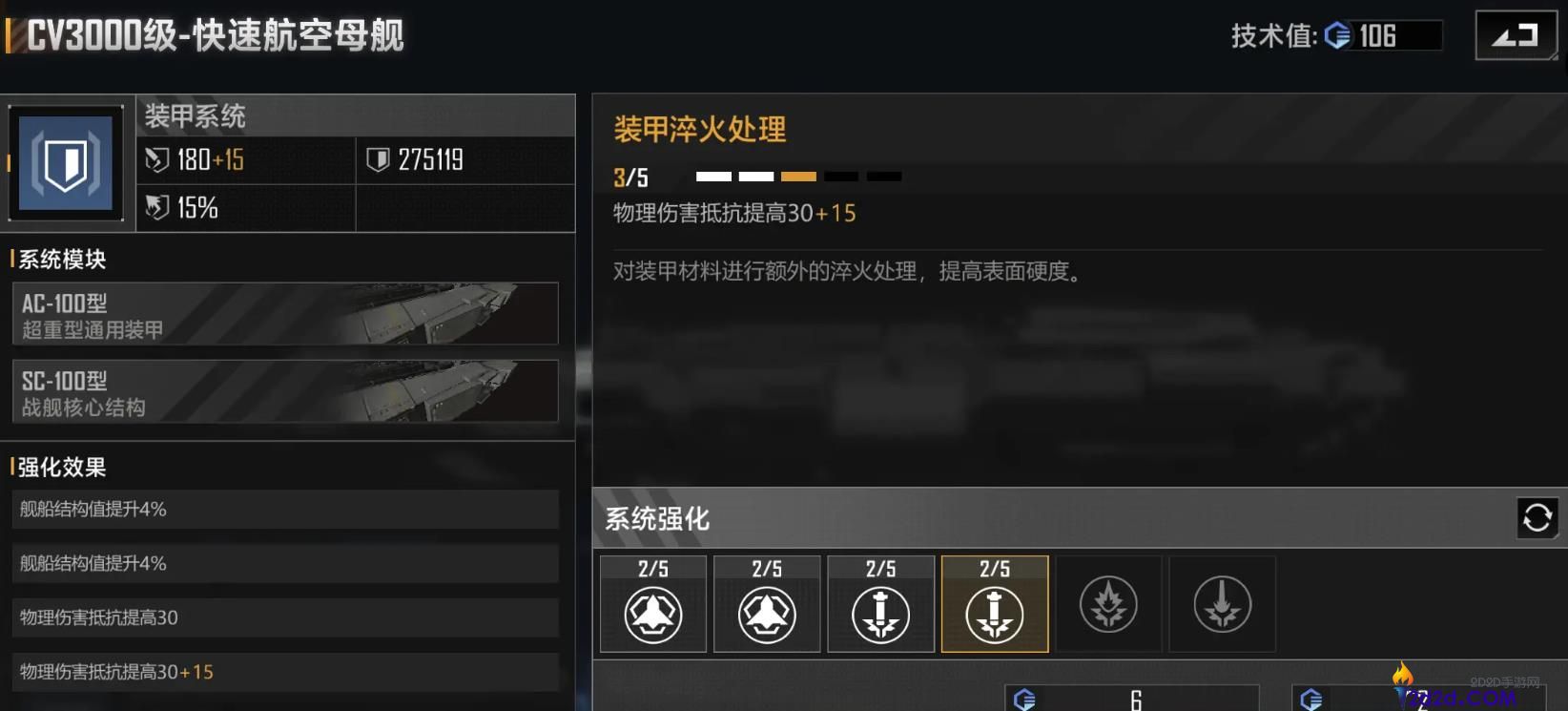This screenshot has height=711, width=1568.
Task: Click the orange segment of the 3/5 bar
Action: 798,176
